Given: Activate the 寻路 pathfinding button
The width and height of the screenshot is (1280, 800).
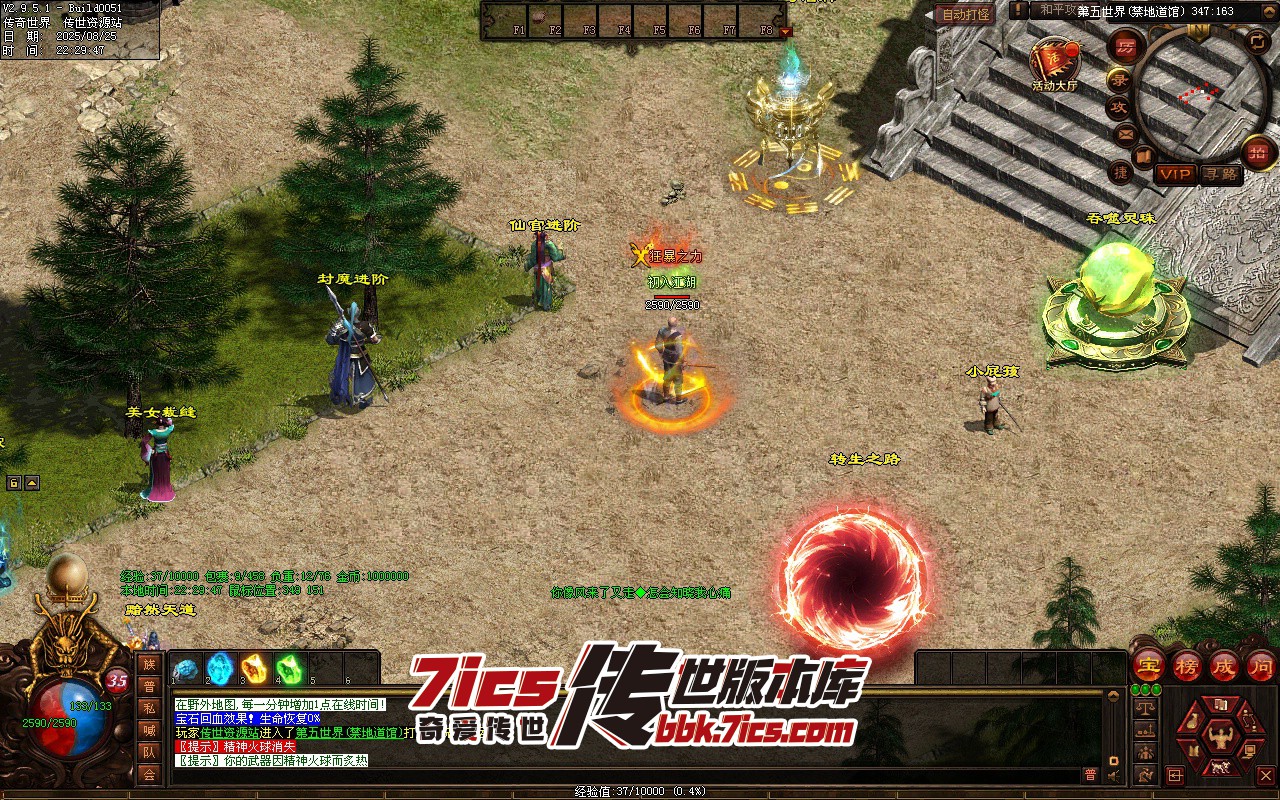Looking at the screenshot, I should pyautogui.click(x=1221, y=174).
